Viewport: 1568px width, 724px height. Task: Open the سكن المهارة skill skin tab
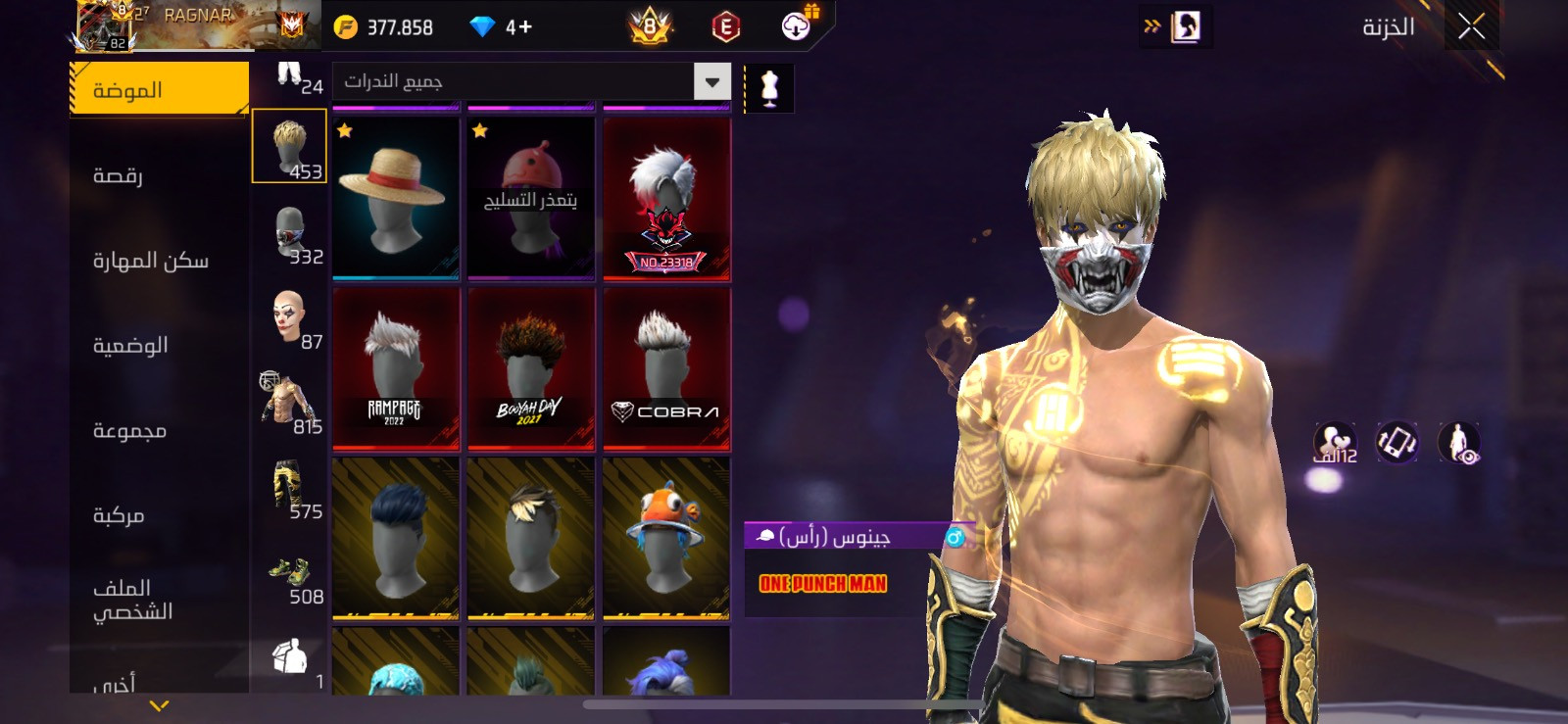point(159,261)
